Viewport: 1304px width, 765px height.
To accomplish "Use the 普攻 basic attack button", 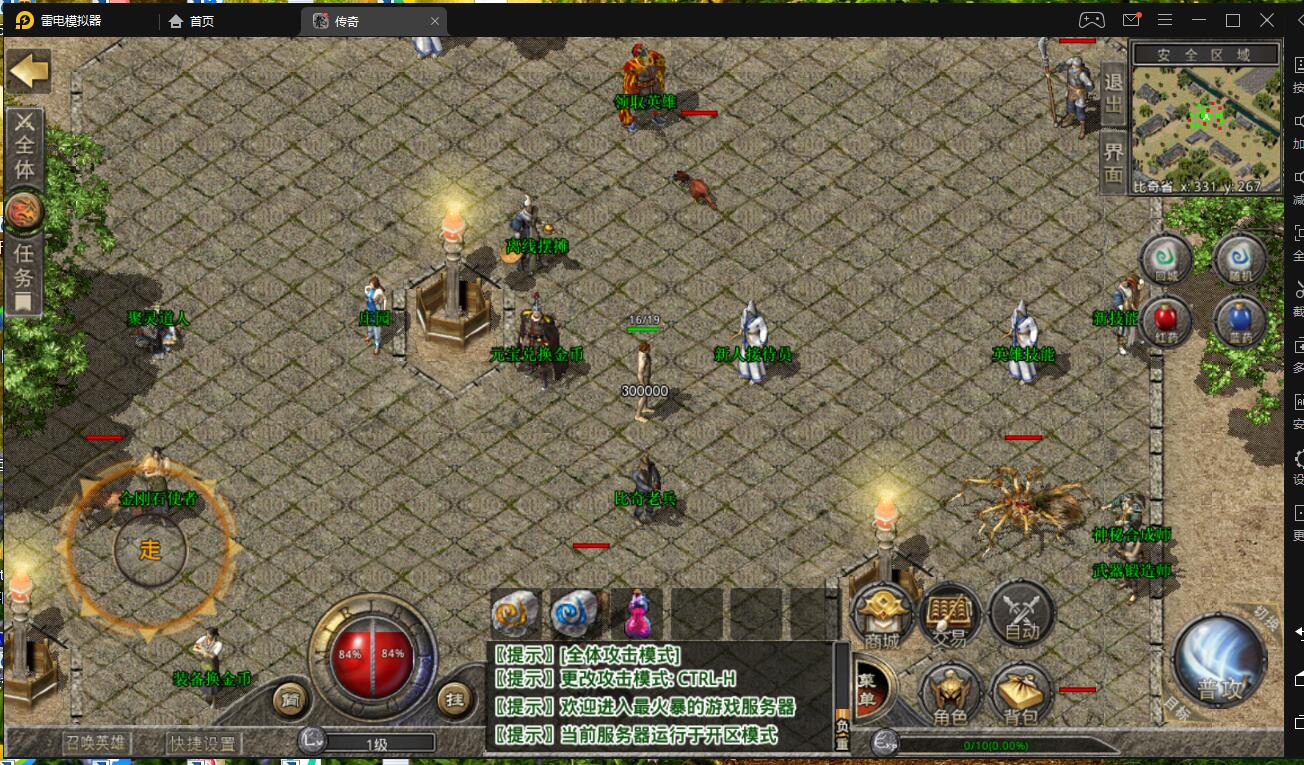I will pos(1220,665).
